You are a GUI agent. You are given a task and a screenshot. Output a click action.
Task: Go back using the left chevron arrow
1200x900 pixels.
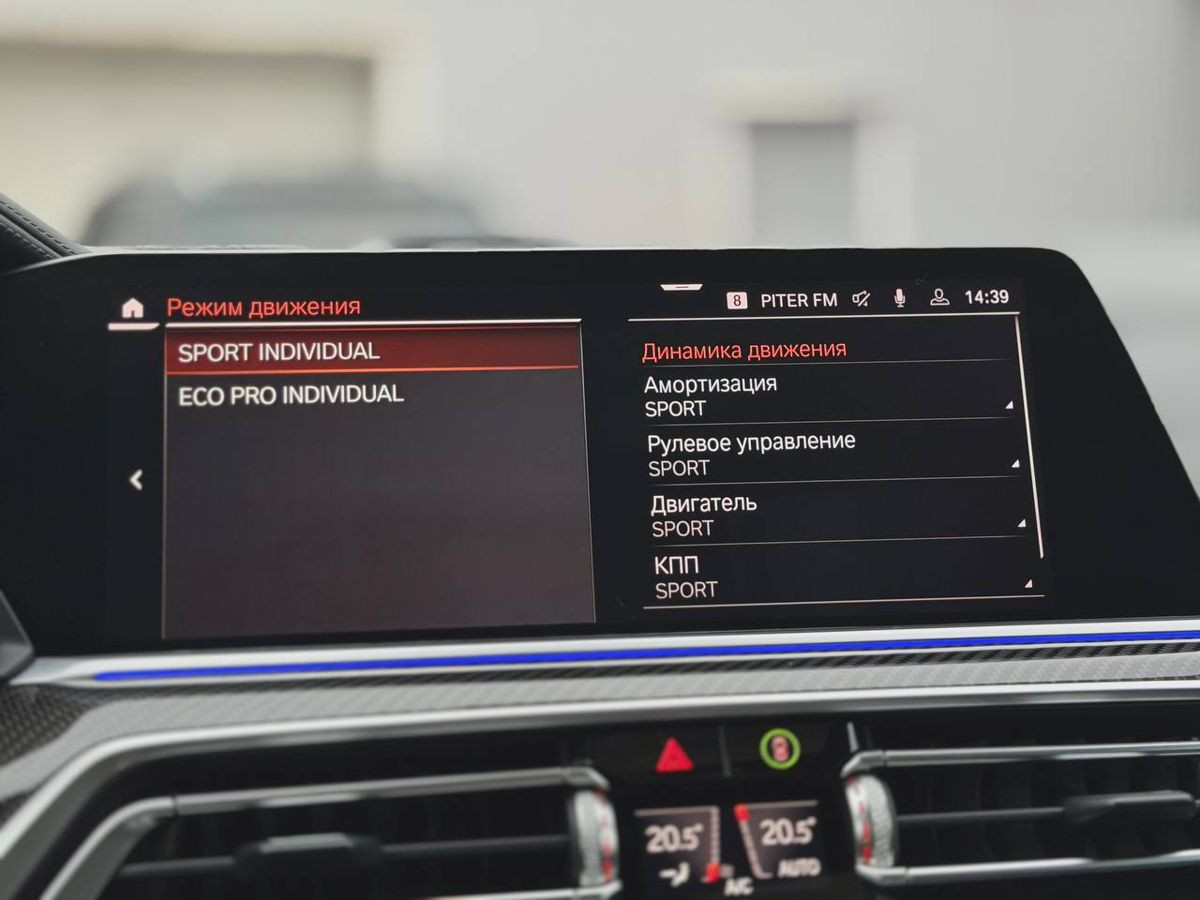pos(136,480)
